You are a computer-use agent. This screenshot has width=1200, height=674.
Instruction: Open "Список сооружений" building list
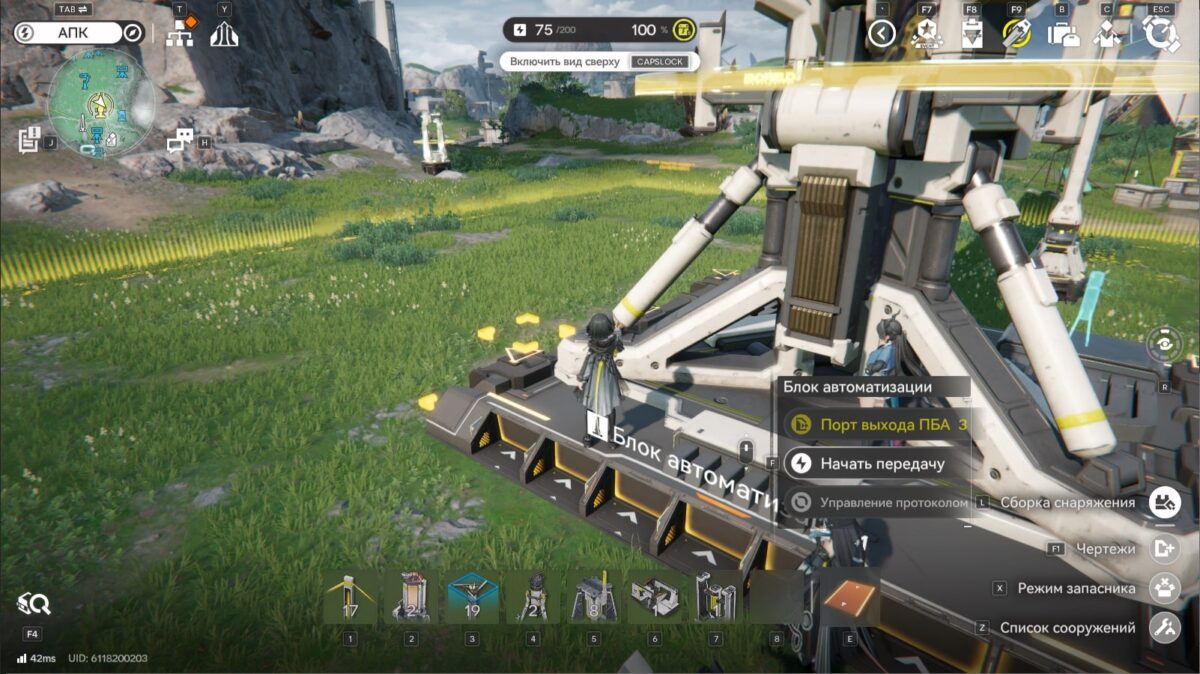point(1162,628)
